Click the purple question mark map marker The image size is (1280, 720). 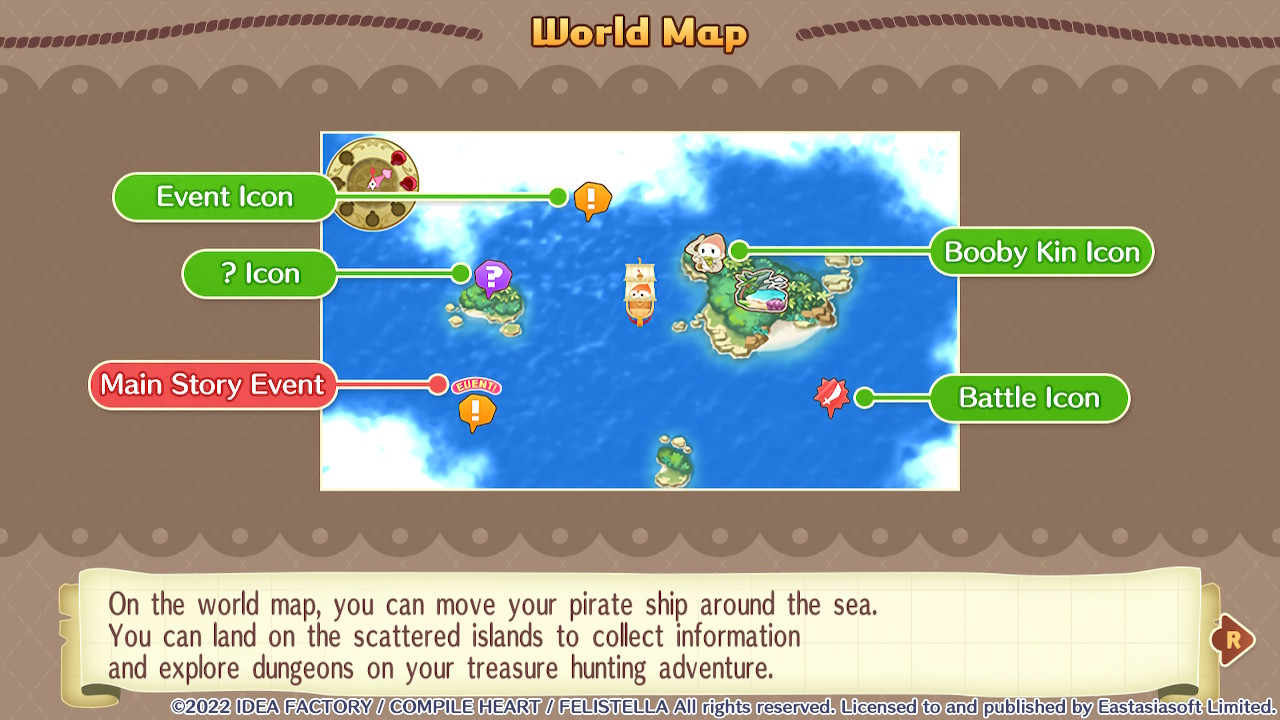tap(492, 277)
